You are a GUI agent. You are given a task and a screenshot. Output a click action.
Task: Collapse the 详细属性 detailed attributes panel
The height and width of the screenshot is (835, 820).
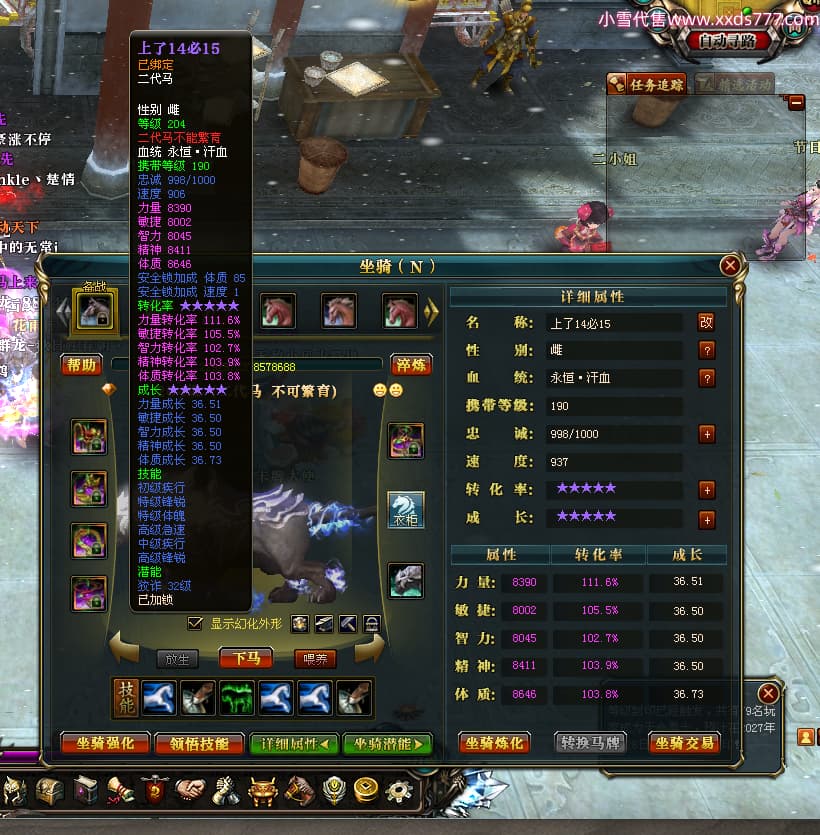pos(294,743)
